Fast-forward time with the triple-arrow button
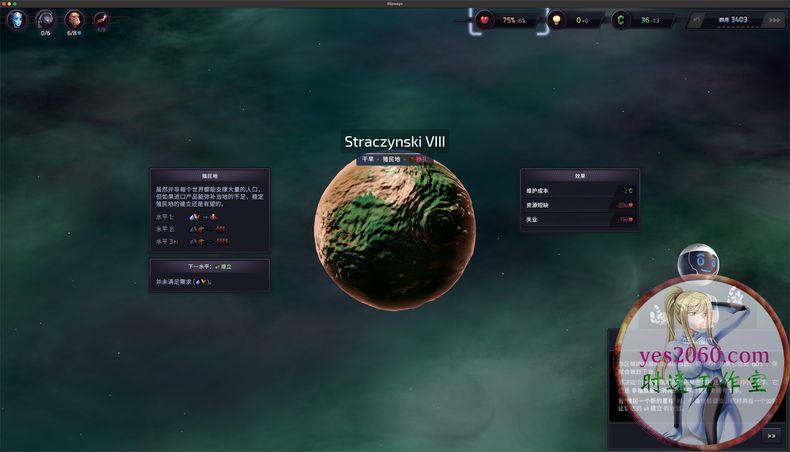Viewport: 790px width, 452px height. coord(773,19)
